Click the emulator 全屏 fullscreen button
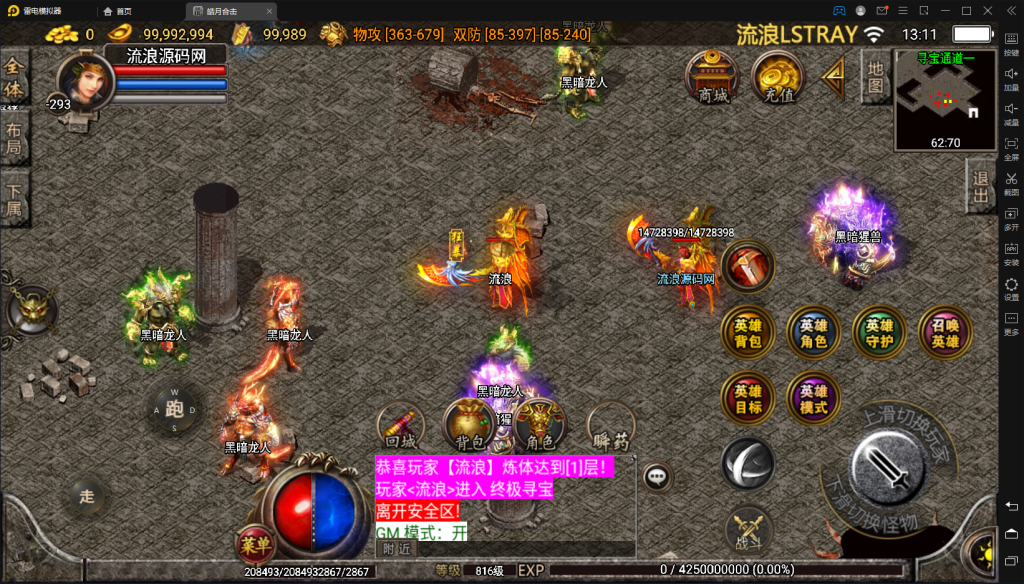The width and height of the screenshot is (1024, 584). pos(1011,148)
